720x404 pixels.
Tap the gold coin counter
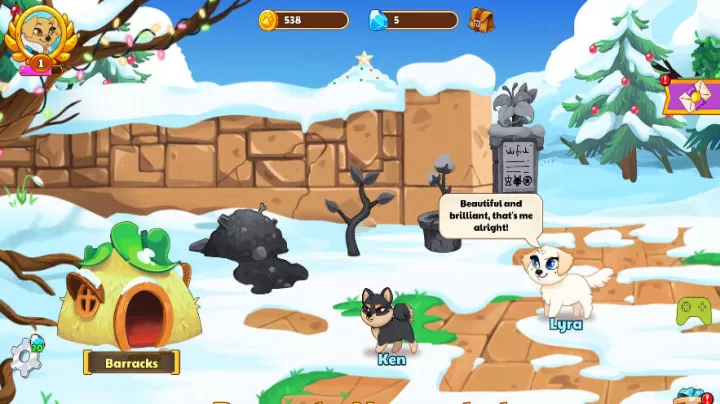click(x=303, y=20)
